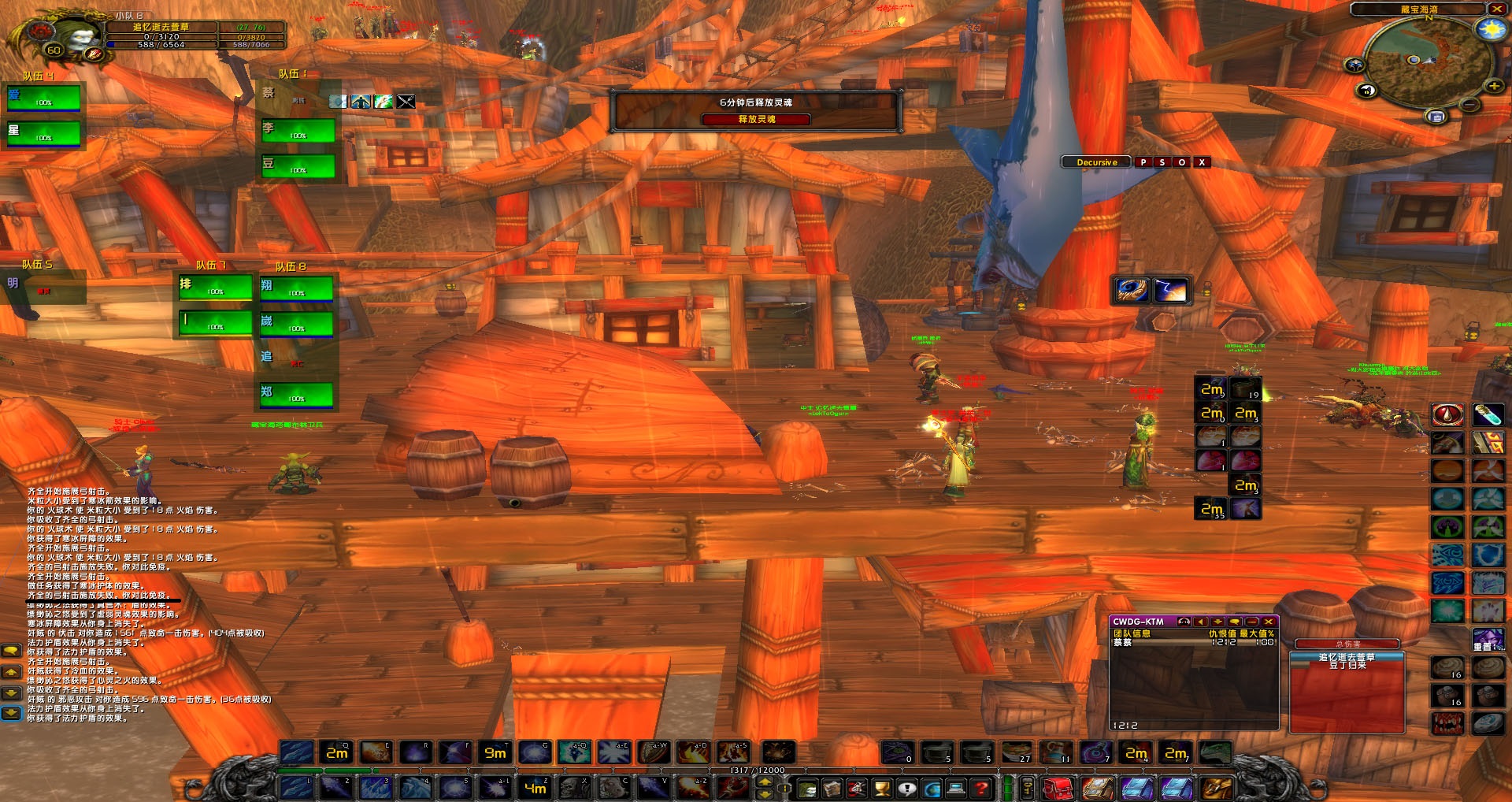Use the green raptor head action slot

point(1215,753)
